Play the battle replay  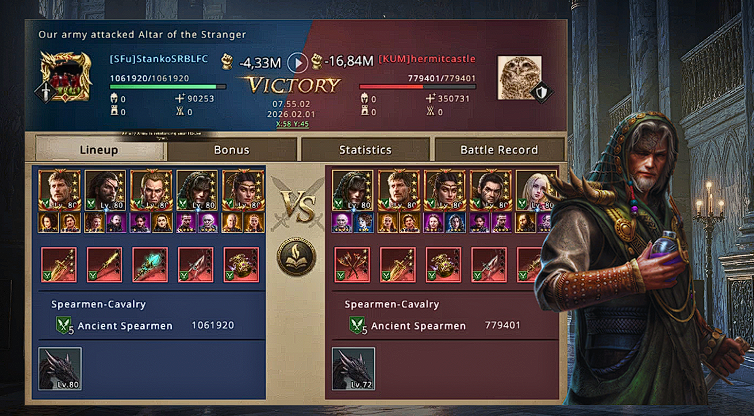298,61
